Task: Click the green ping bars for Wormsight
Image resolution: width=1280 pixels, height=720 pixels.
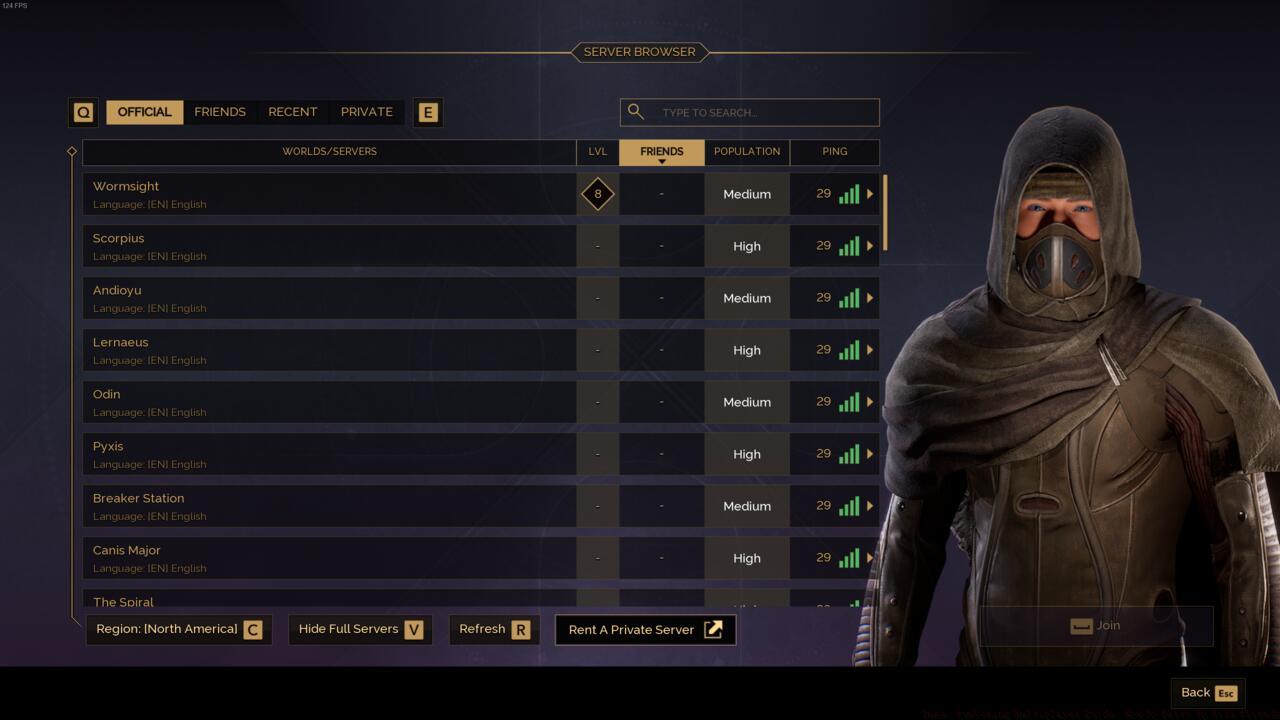Action: coord(848,194)
